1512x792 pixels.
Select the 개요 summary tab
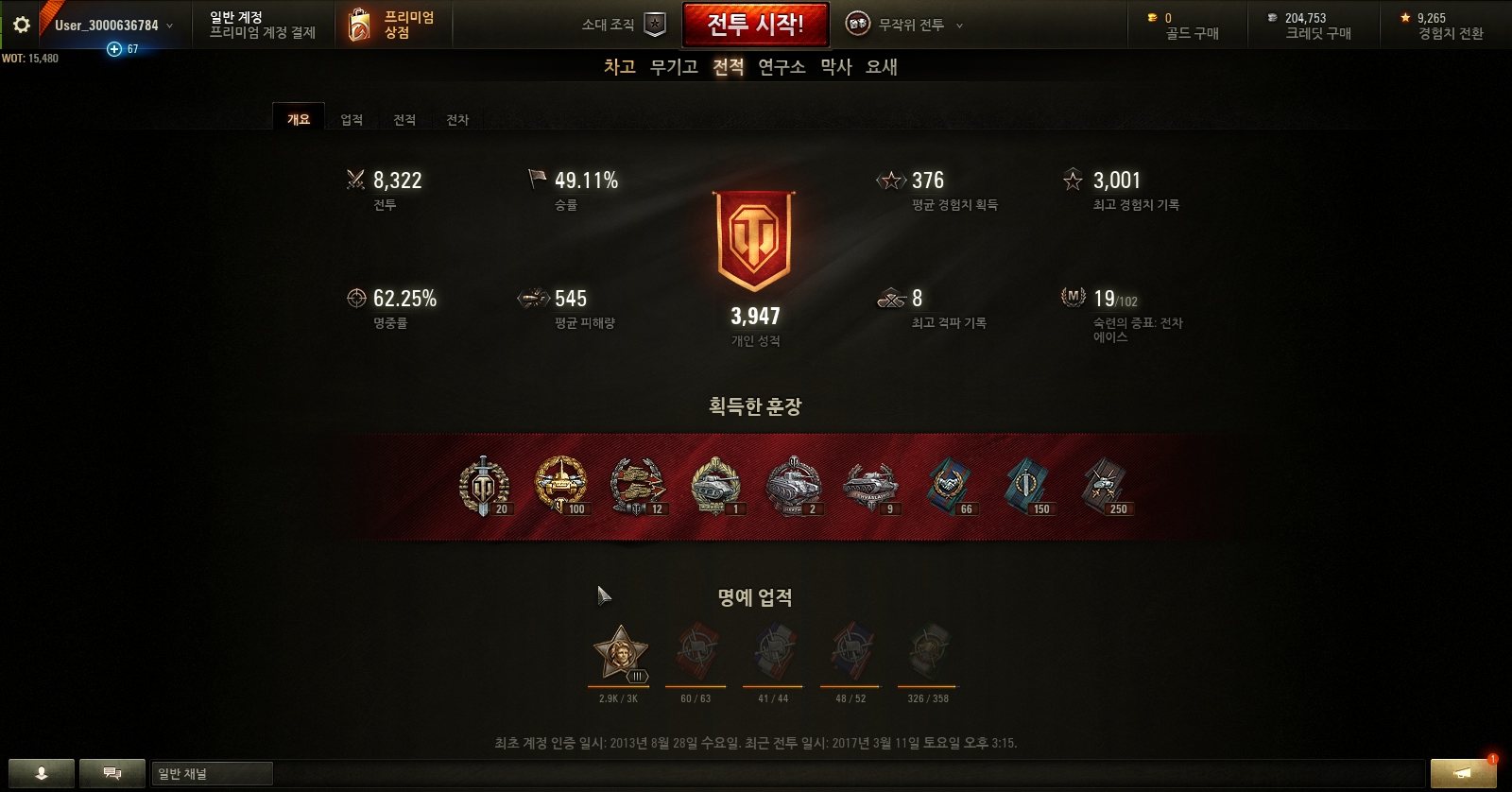[299, 119]
